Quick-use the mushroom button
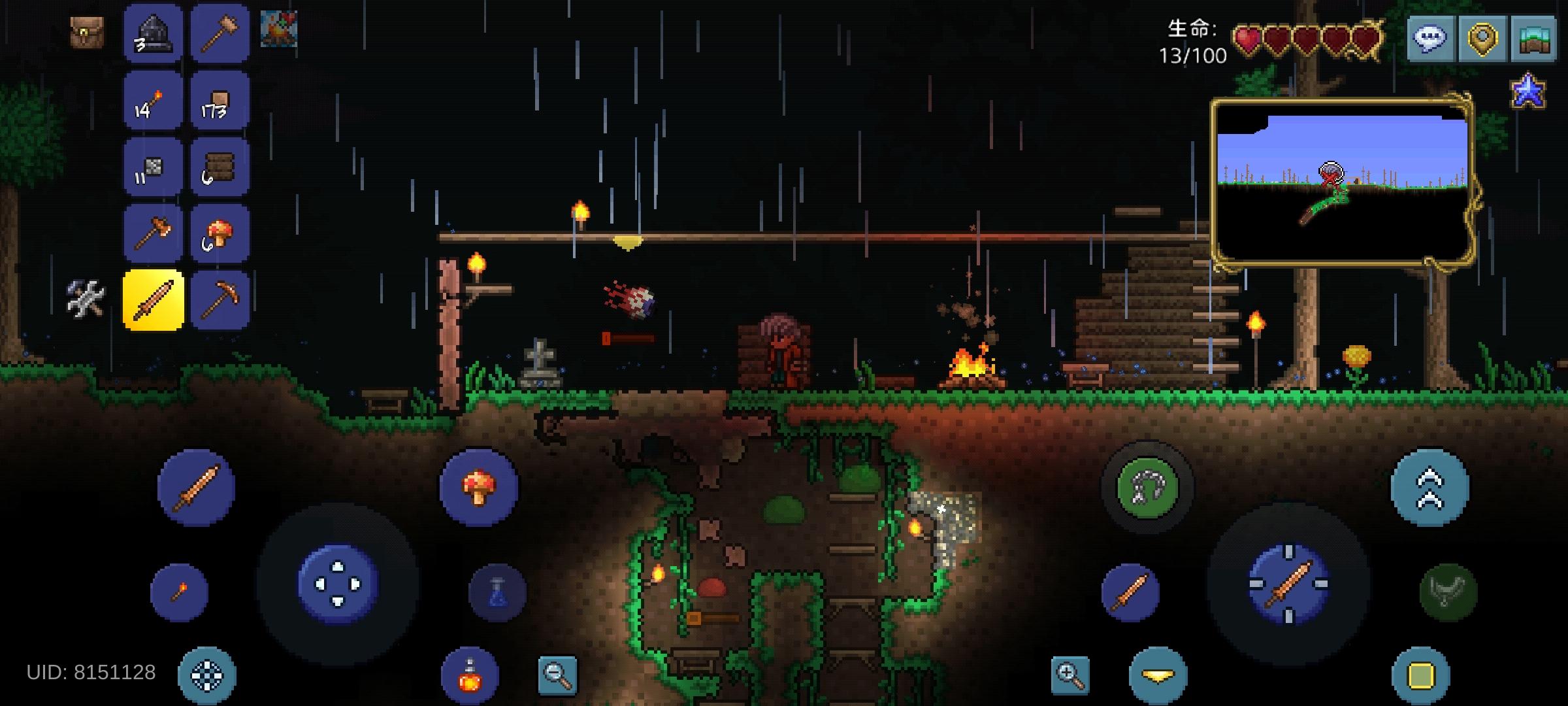The image size is (1568, 706). point(482,487)
